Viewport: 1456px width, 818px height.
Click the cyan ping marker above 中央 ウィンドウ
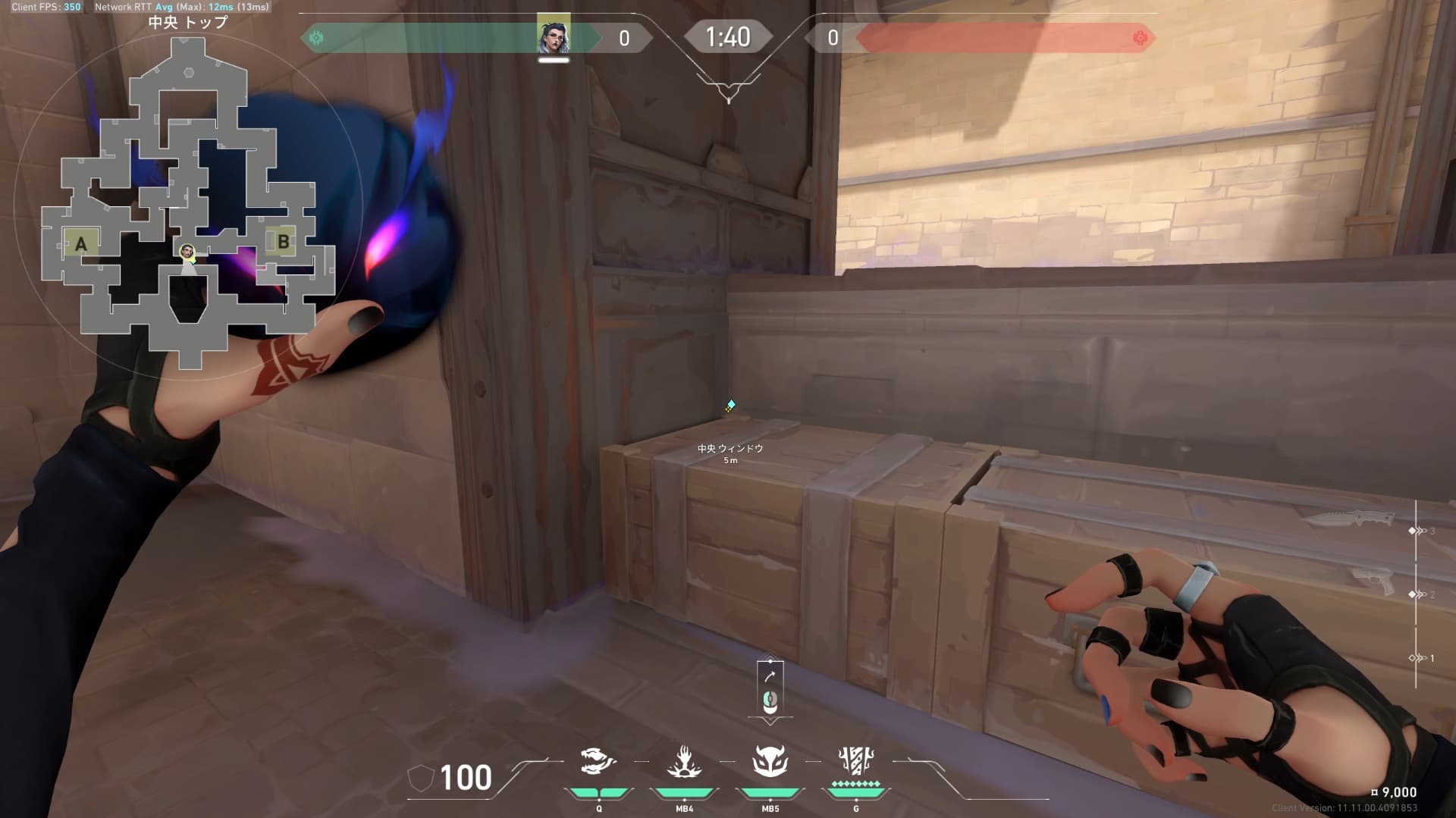pos(730,406)
